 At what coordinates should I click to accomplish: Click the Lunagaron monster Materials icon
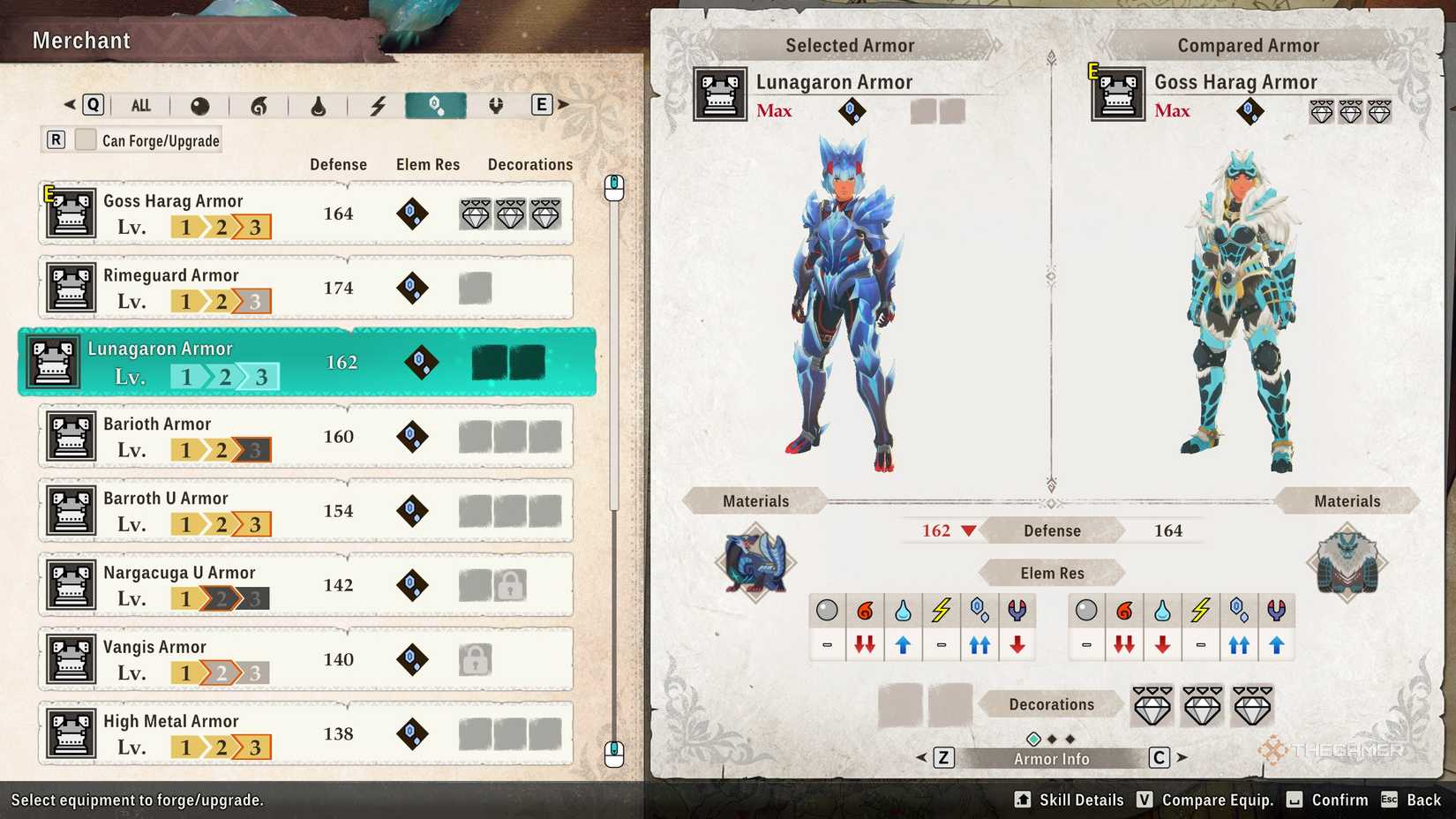pos(754,565)
